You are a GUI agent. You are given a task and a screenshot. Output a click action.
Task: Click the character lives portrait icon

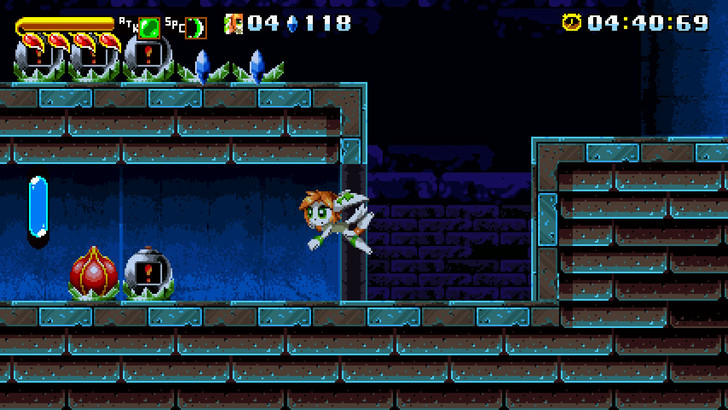point(234,22)
